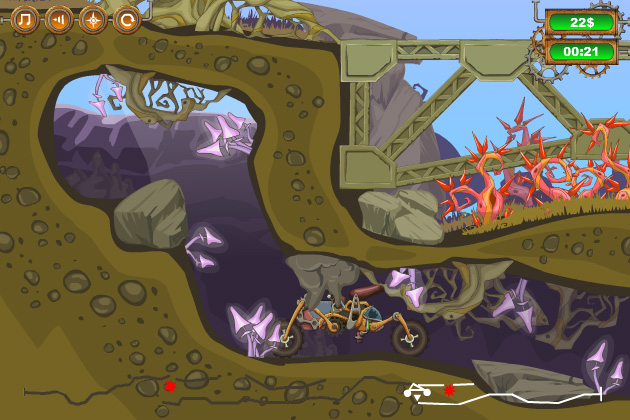Image resolution: width=630 pixels, height=420 pixels.
Task: Click the compass star button
Action: pos(93,19)
